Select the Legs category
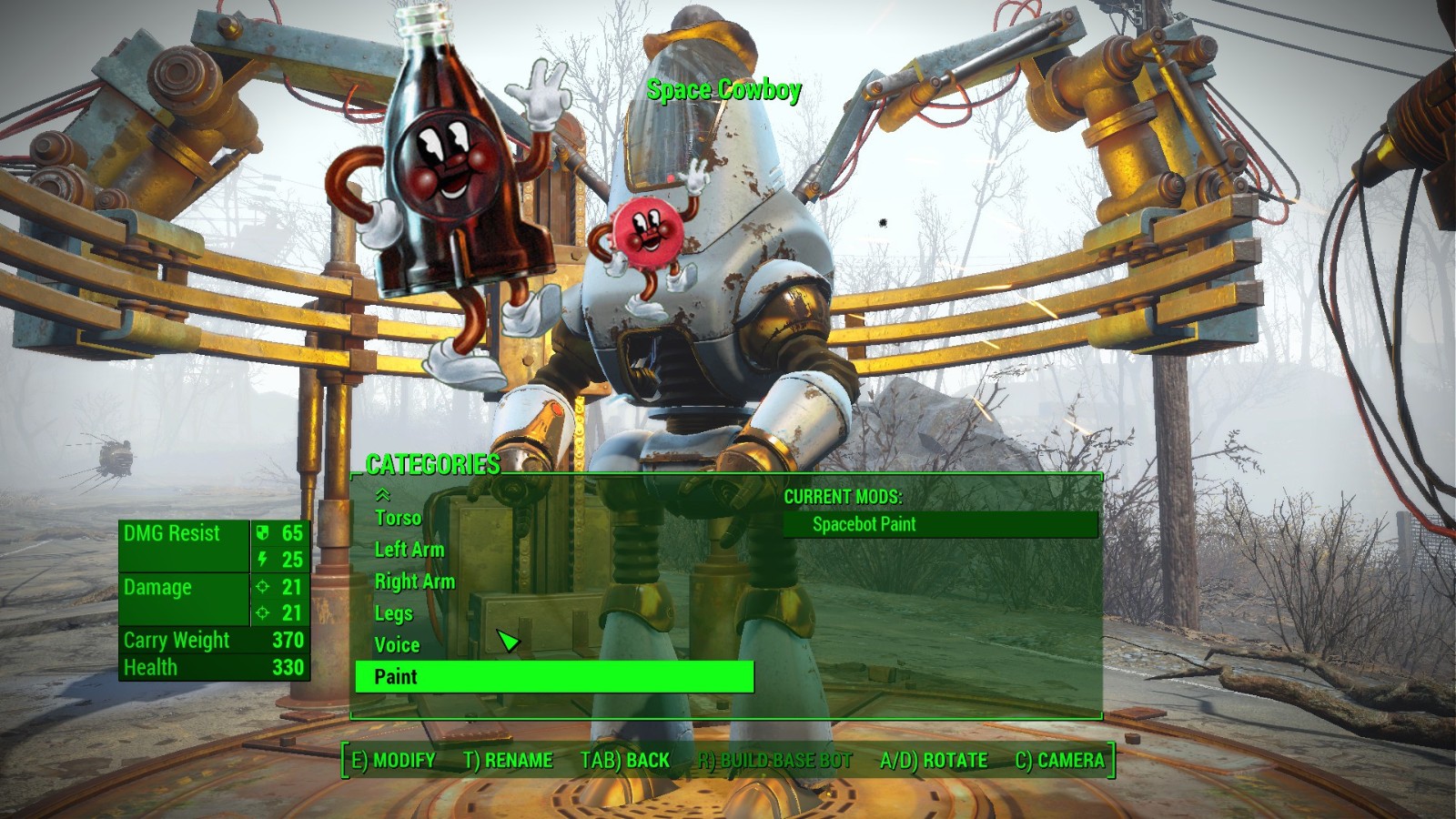 coord(393,613)
